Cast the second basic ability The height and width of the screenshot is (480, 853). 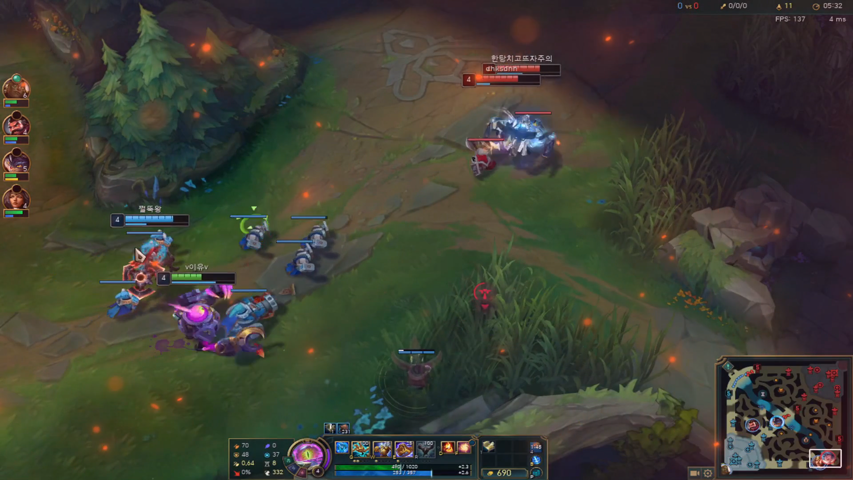382,449
